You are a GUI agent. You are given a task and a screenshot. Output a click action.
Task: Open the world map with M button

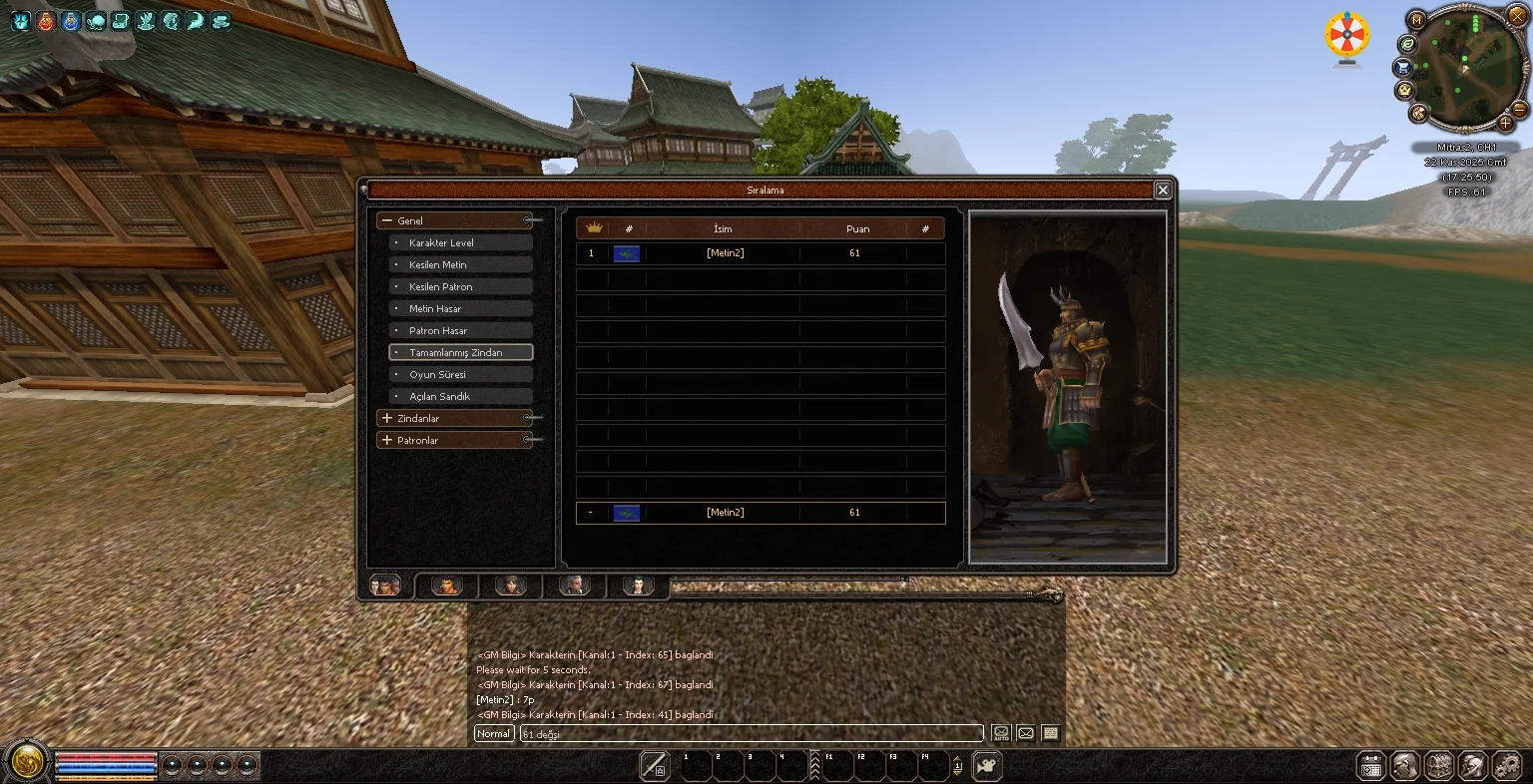[x=1417, y=20]
